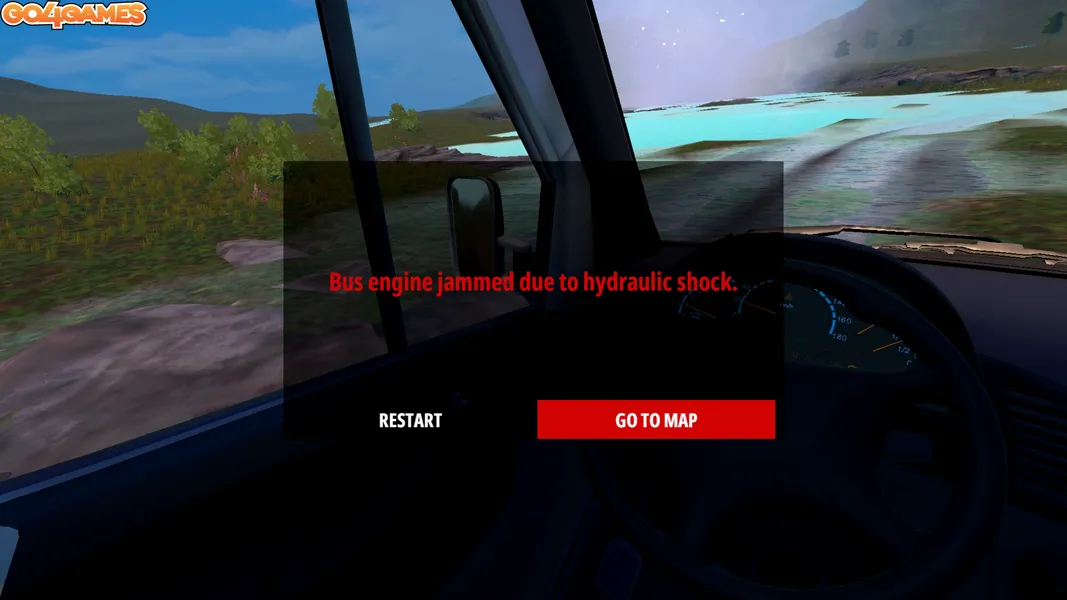Choose the red Go To Map button
The width and height of the screenshot is (1067, 600).
(x=656, y=420)
